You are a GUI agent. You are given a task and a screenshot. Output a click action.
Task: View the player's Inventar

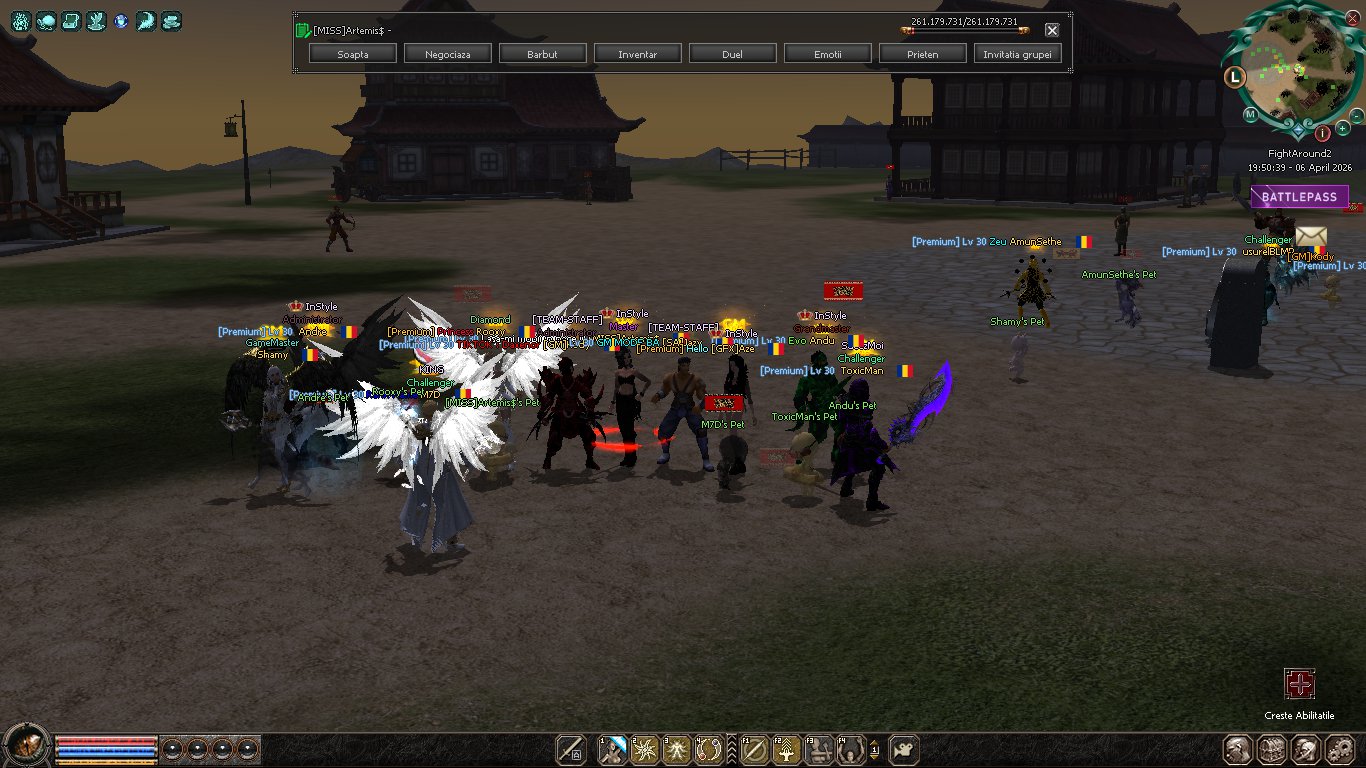[638, 54]
